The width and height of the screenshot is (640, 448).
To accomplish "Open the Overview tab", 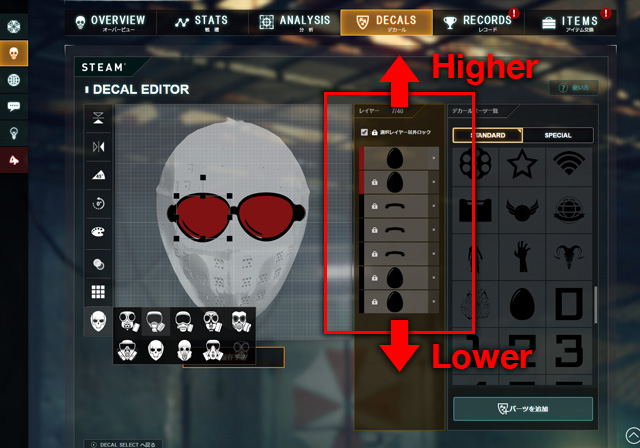I will tap(107, 22).
